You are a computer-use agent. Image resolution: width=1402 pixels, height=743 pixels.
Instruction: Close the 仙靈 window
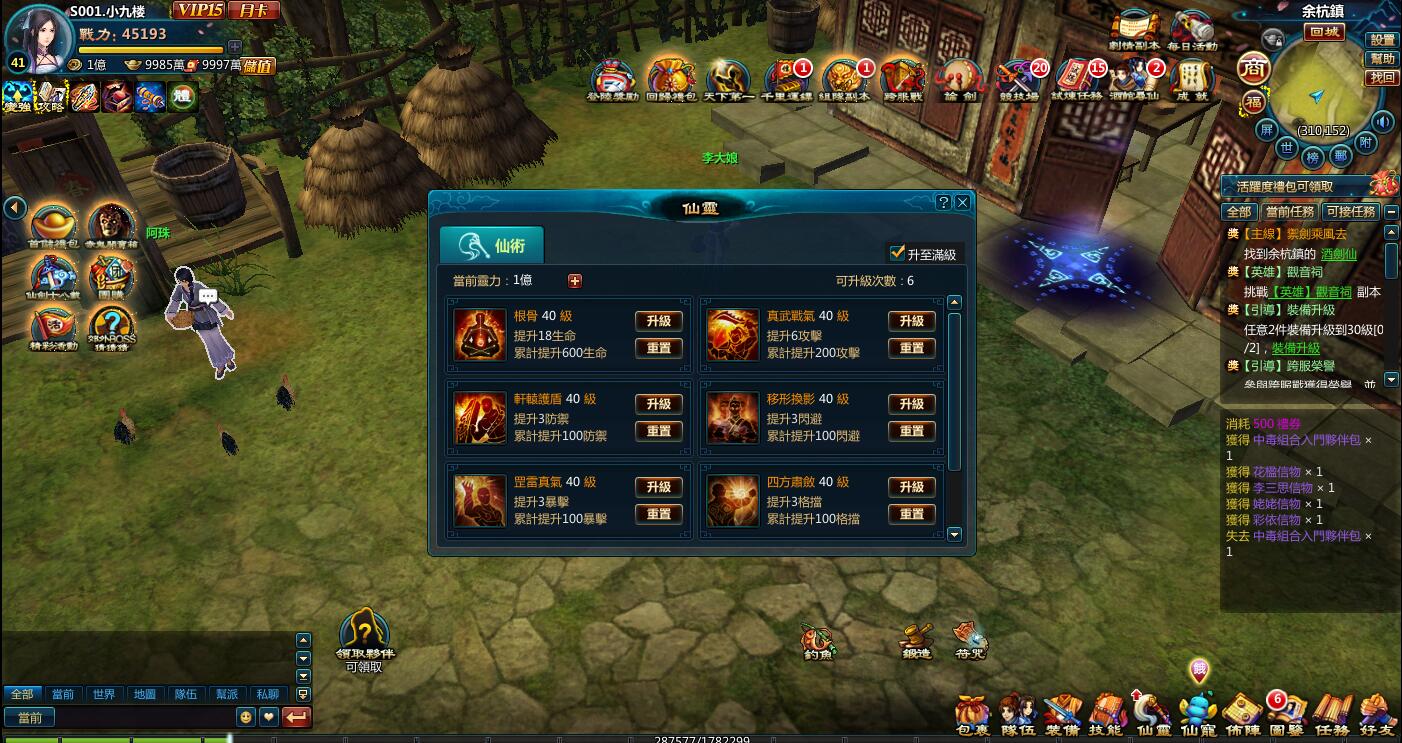coord(963,202)
